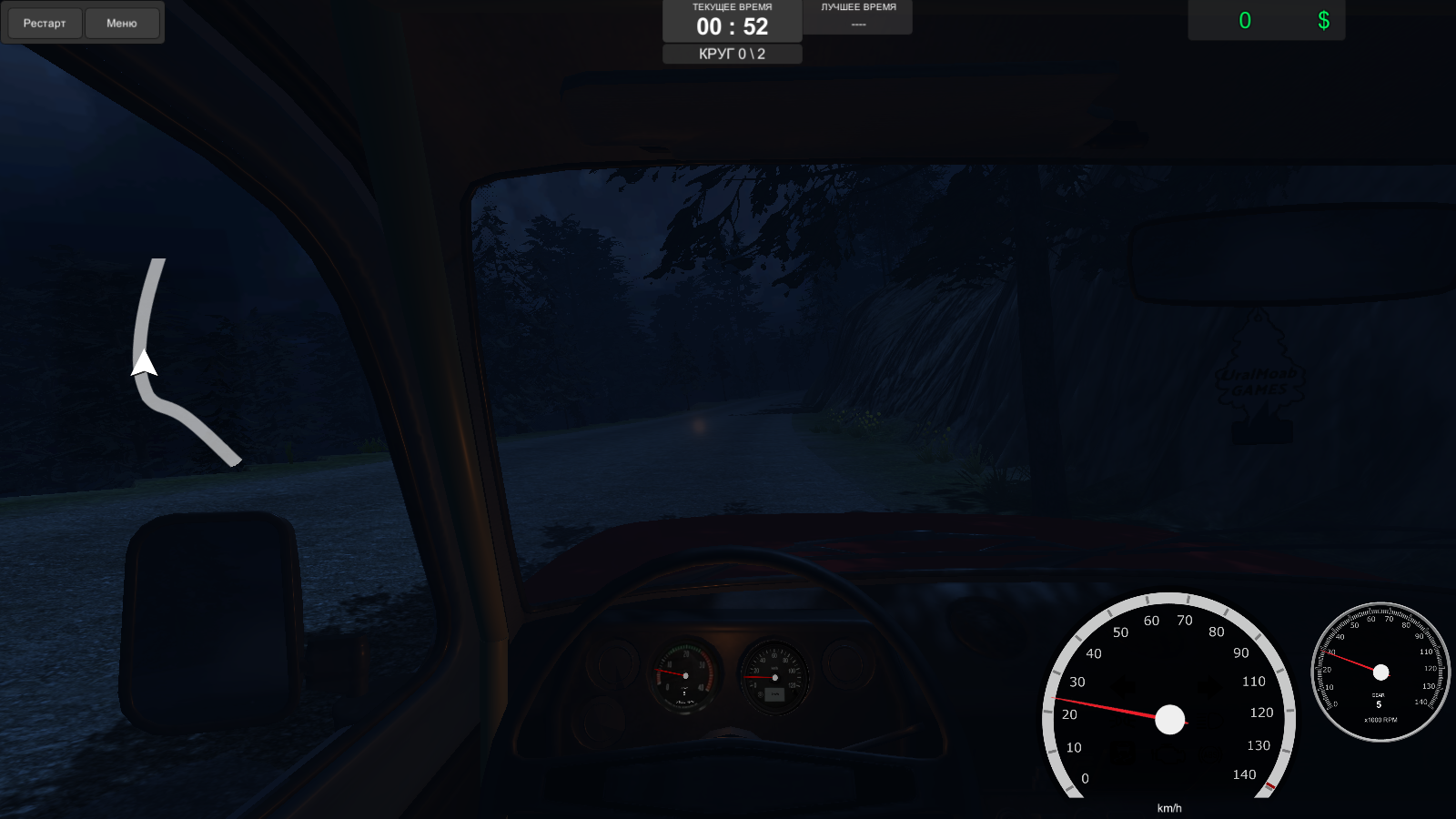Click the x1000 RPM label on the tachometer dial
Screen dimensions: 1456x819
click(1380, 720)
